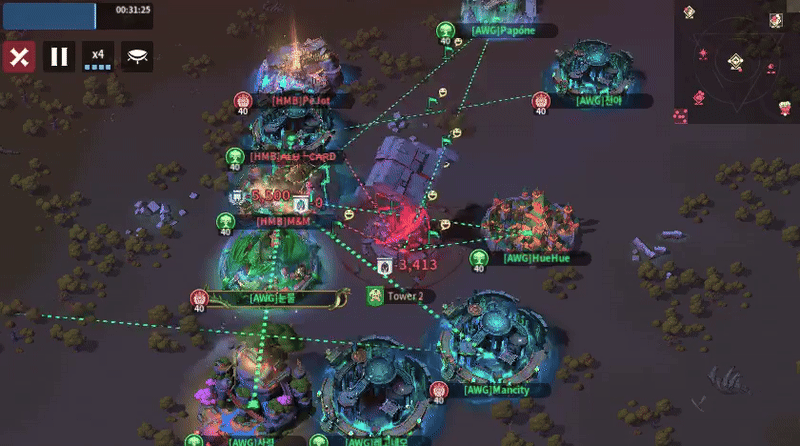Seek along the blue replay progress bar
Viewport: 800px width, 446px height.
point(49,14)
